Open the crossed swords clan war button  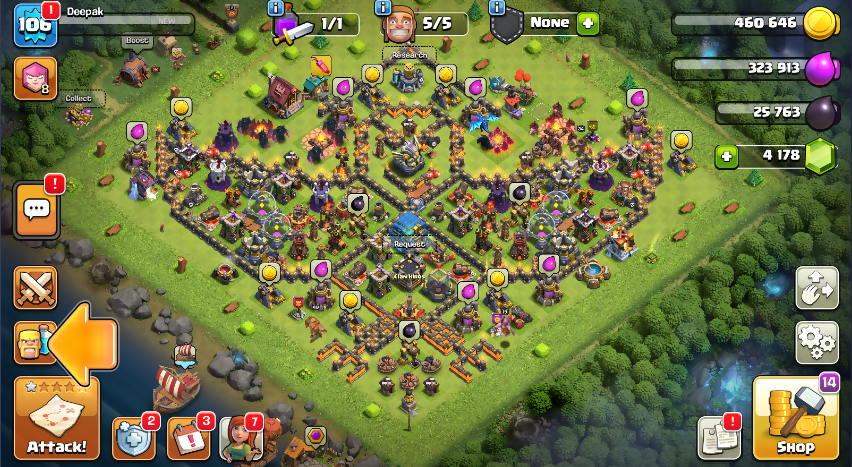pyautogui.click(x=35, y=289)
